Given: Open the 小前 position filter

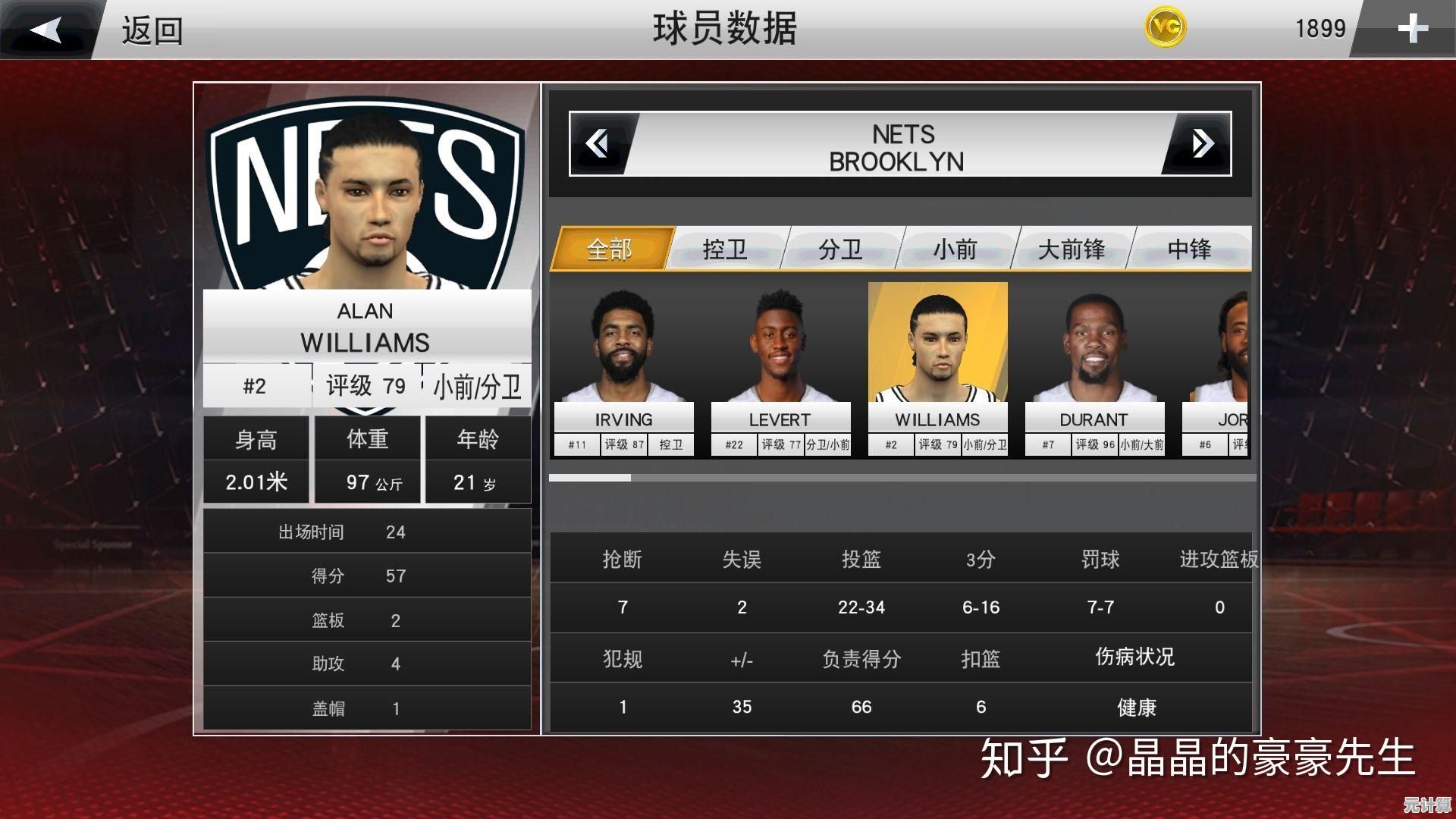Looking at the screenshot, I should 955,249.
